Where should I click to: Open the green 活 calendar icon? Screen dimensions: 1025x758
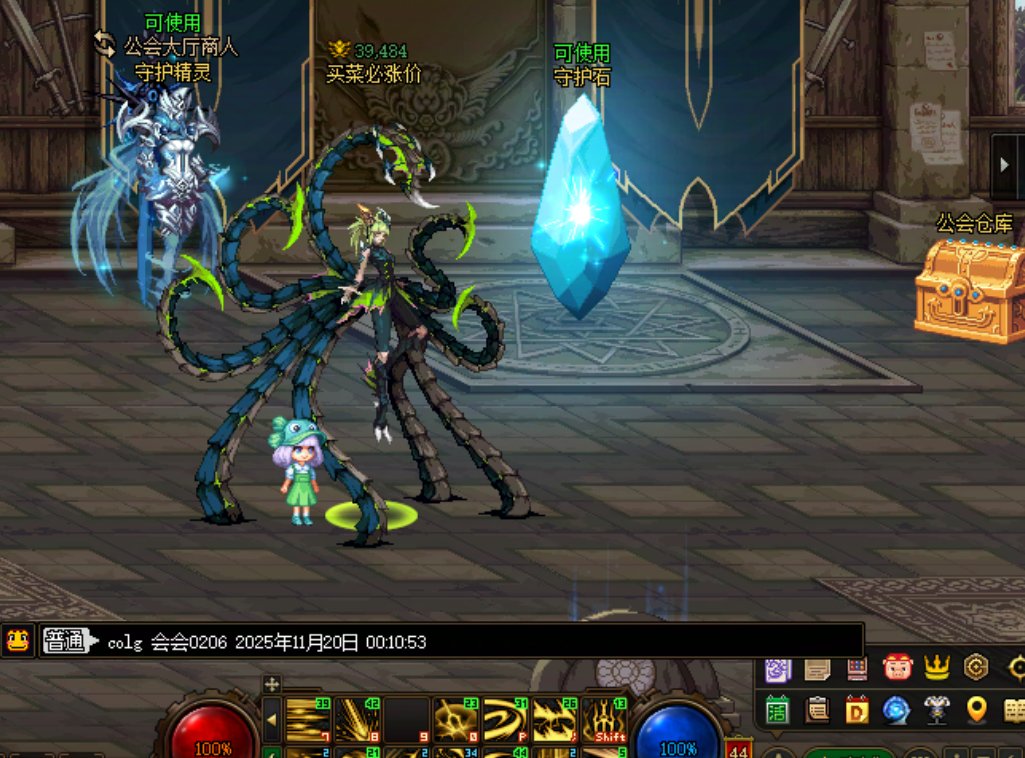coord(778,709)
